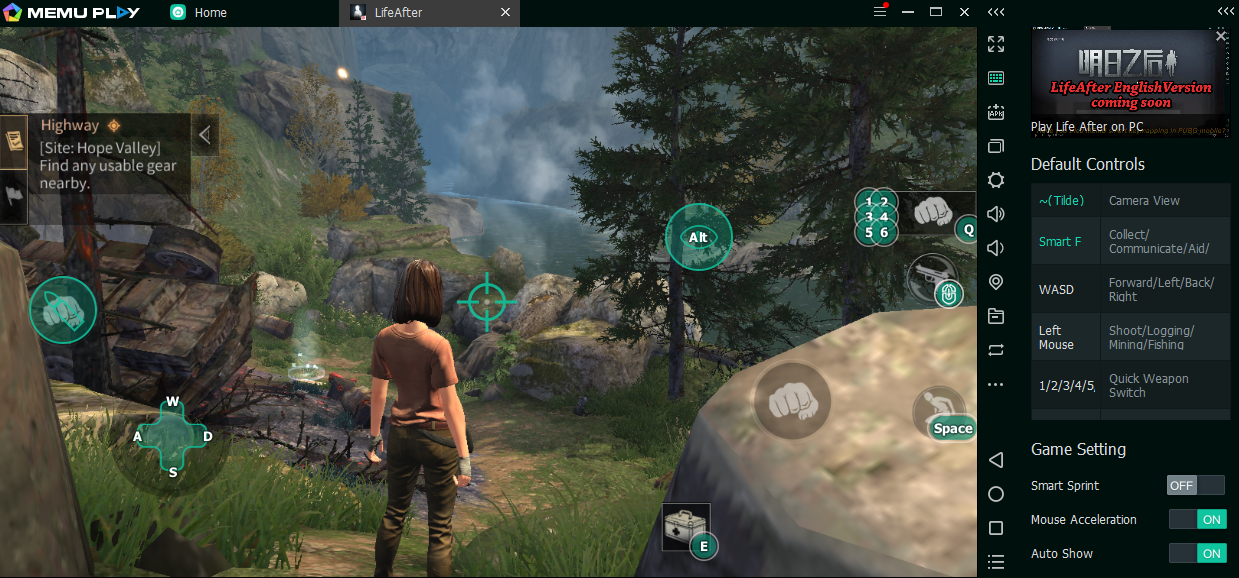Image resolution: width=1239 pixels, height=578 pixels.
Task: Close the LifeAfter video advertisement
Action: tap(1220, 36)
